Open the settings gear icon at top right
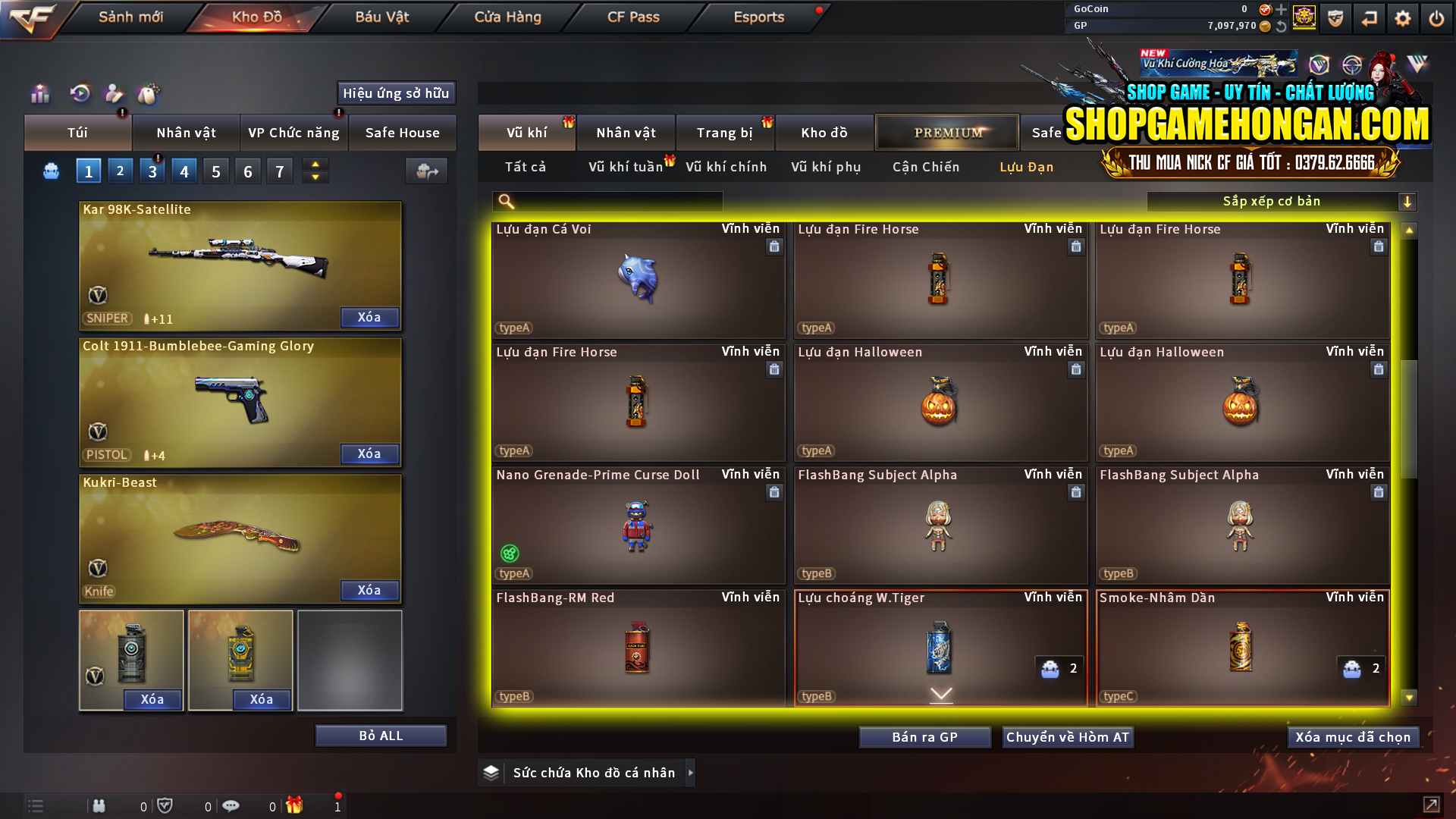 tap(1403, 17)
